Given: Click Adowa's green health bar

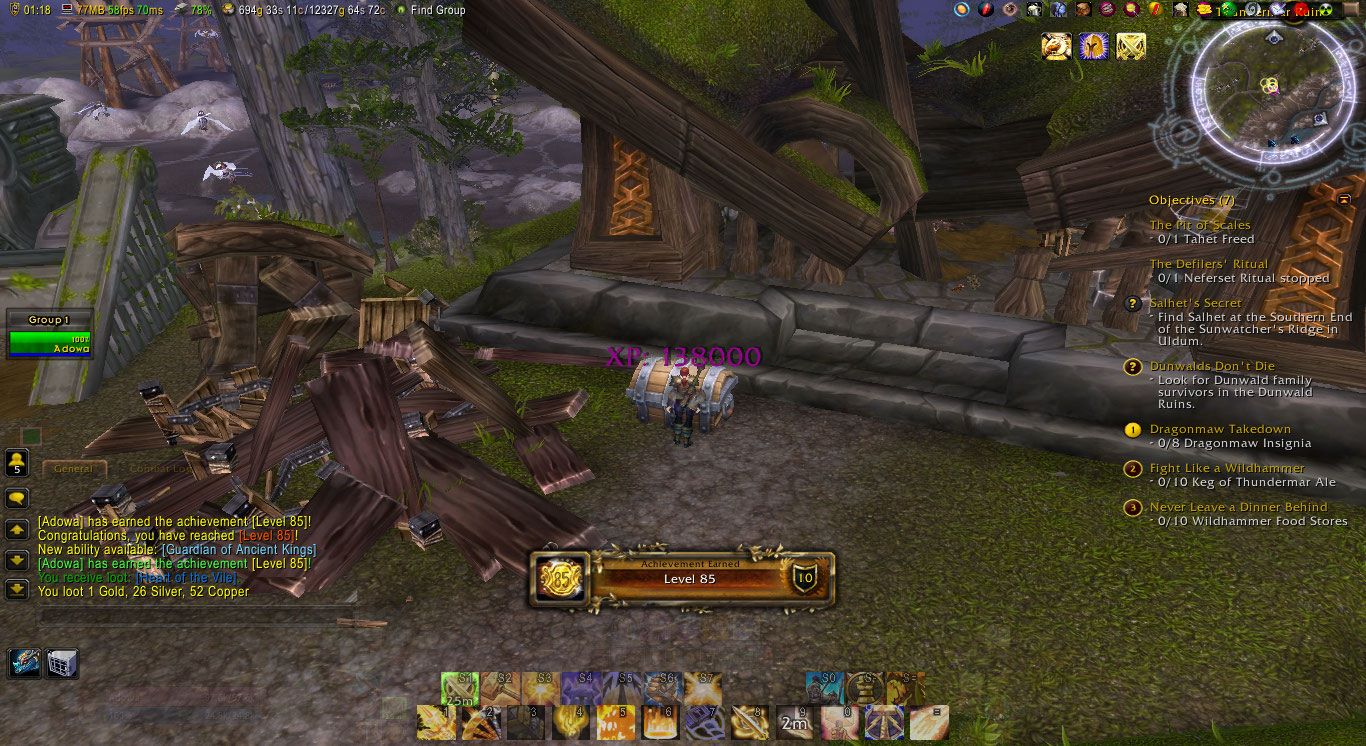Looking at the screenshot, I should [50, 341].
